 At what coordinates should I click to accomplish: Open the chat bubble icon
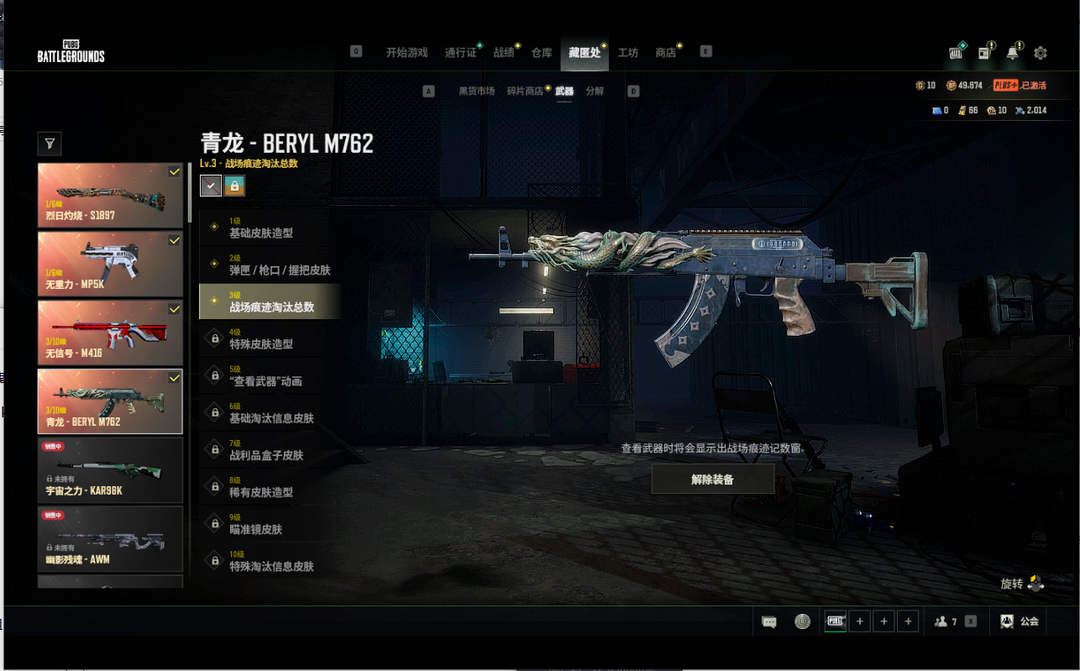[x=769, y=621]
